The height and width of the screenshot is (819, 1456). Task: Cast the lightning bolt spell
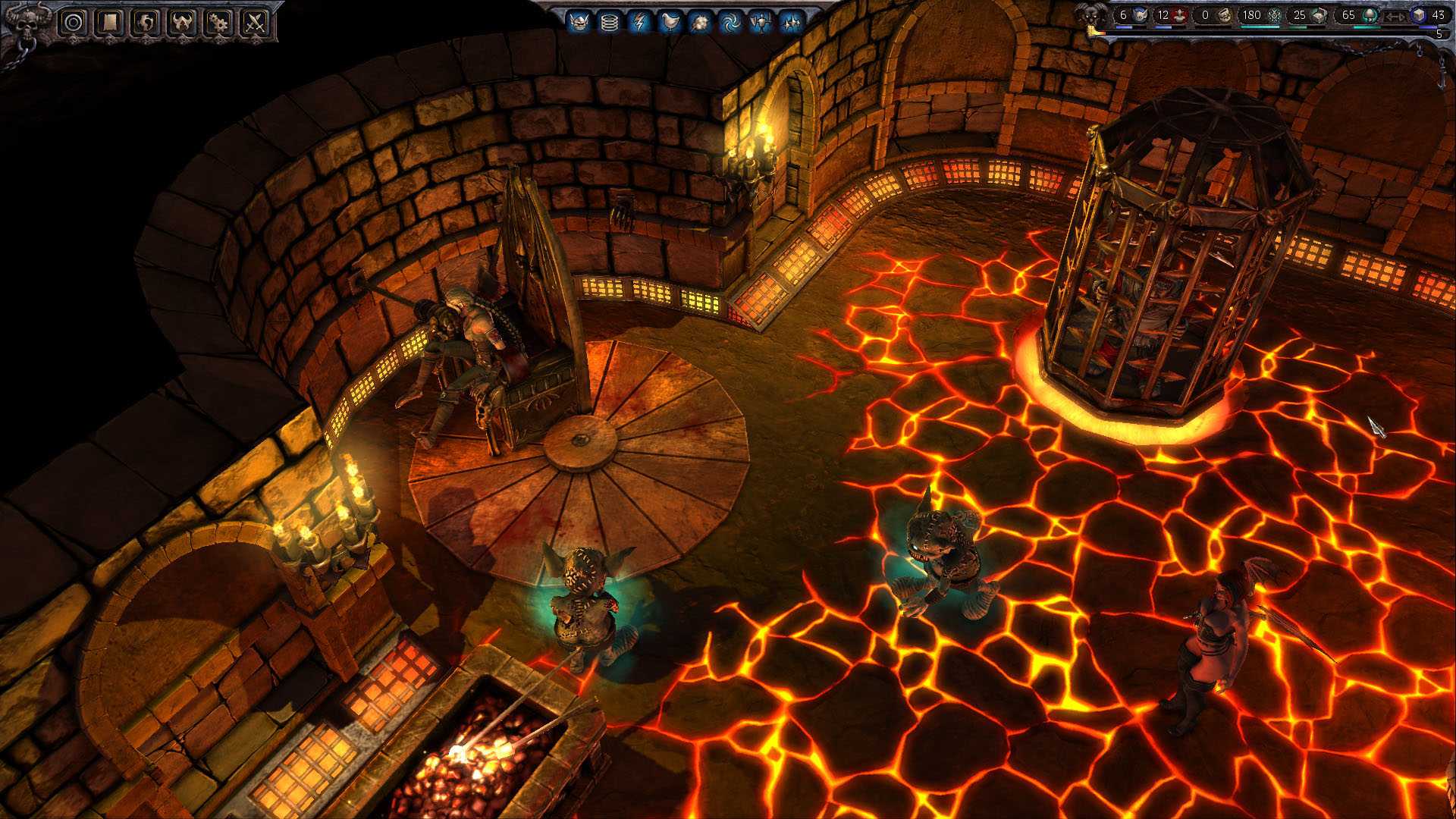coord(639,20)
